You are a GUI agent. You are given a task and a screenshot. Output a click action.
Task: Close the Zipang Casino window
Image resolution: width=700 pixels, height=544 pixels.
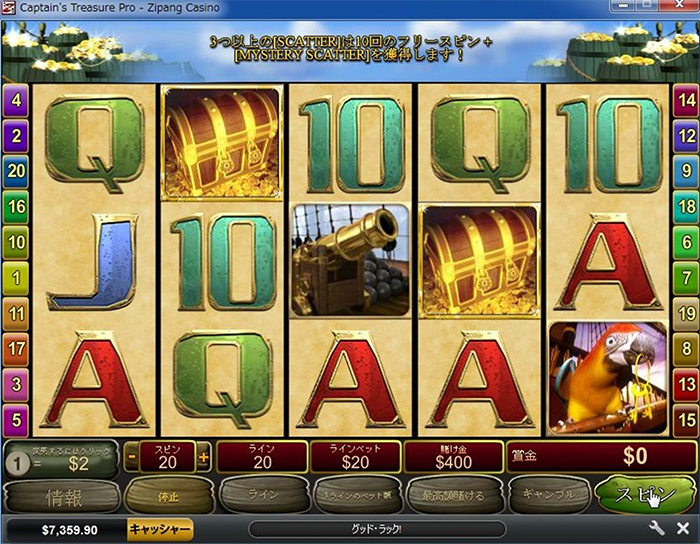click(681, 9)
